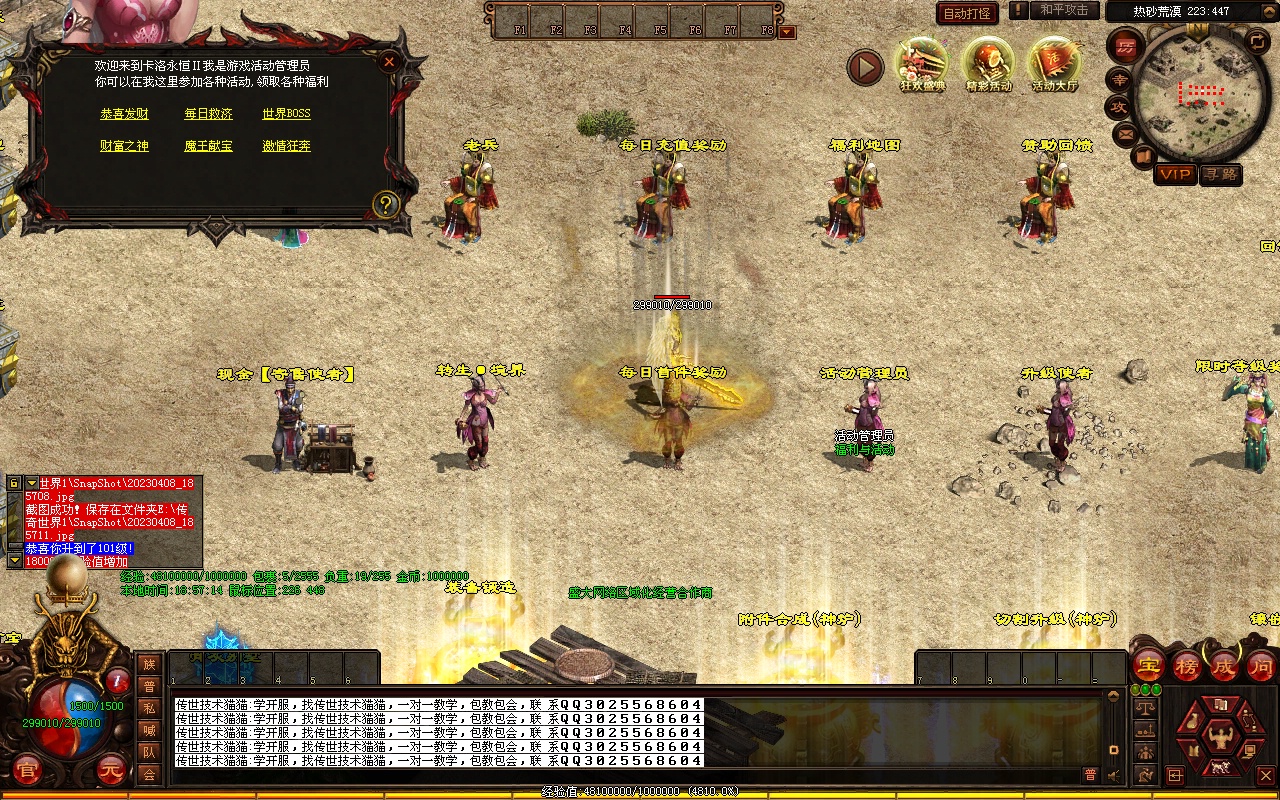1280x800 pixels.
Task: Open the 精彩活动 drum icon
Action: [x=988, y=64]
